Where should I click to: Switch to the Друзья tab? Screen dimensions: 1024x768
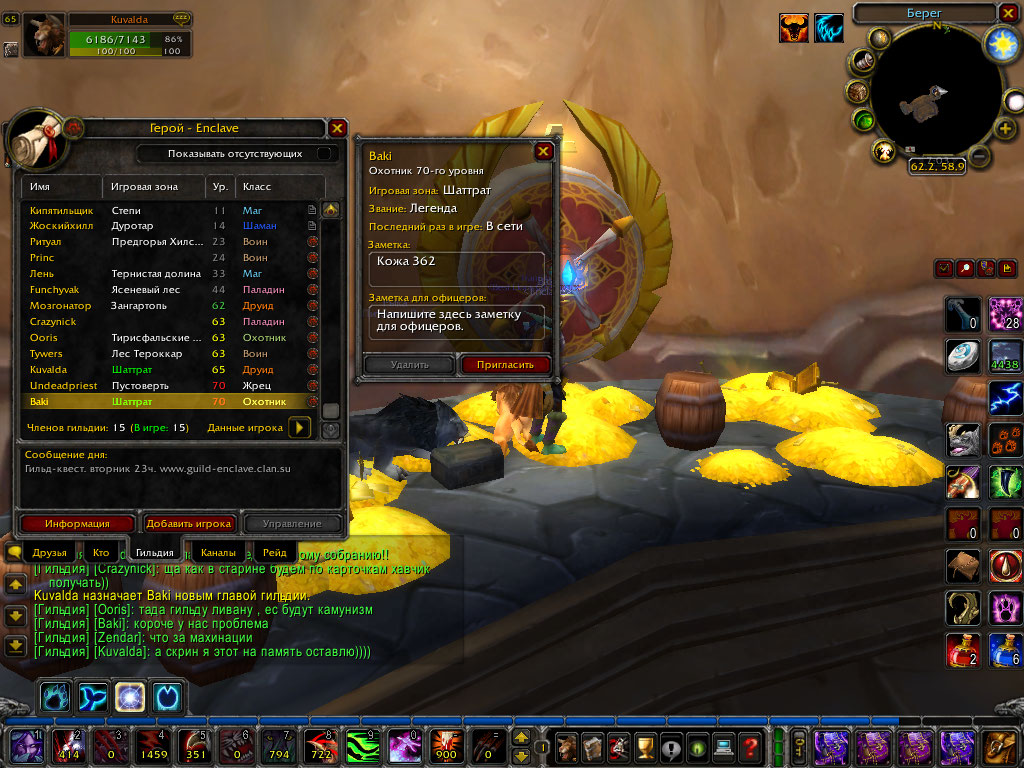coord(49,552)
